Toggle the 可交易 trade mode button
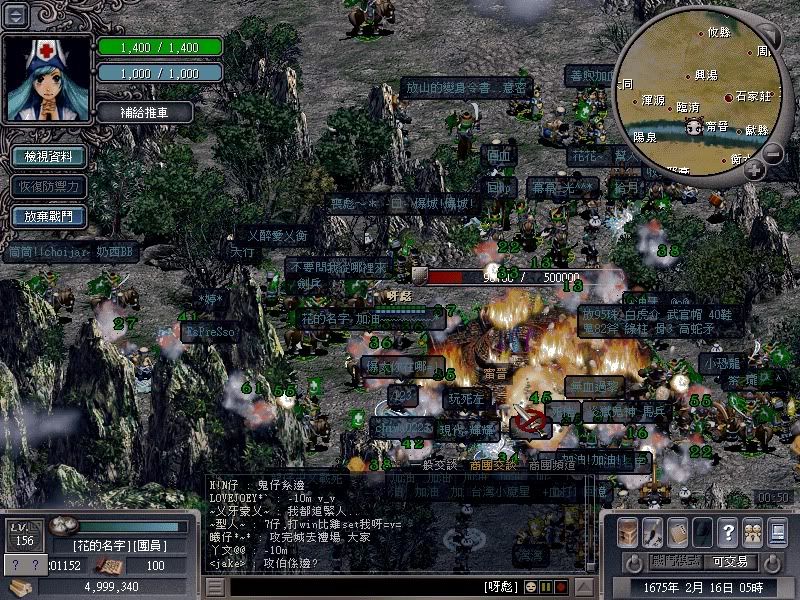The image size is (800, 600). 729,562
